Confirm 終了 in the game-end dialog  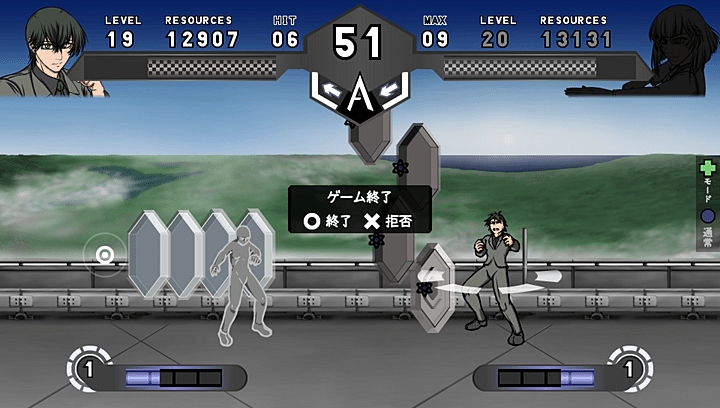point(327,221)
